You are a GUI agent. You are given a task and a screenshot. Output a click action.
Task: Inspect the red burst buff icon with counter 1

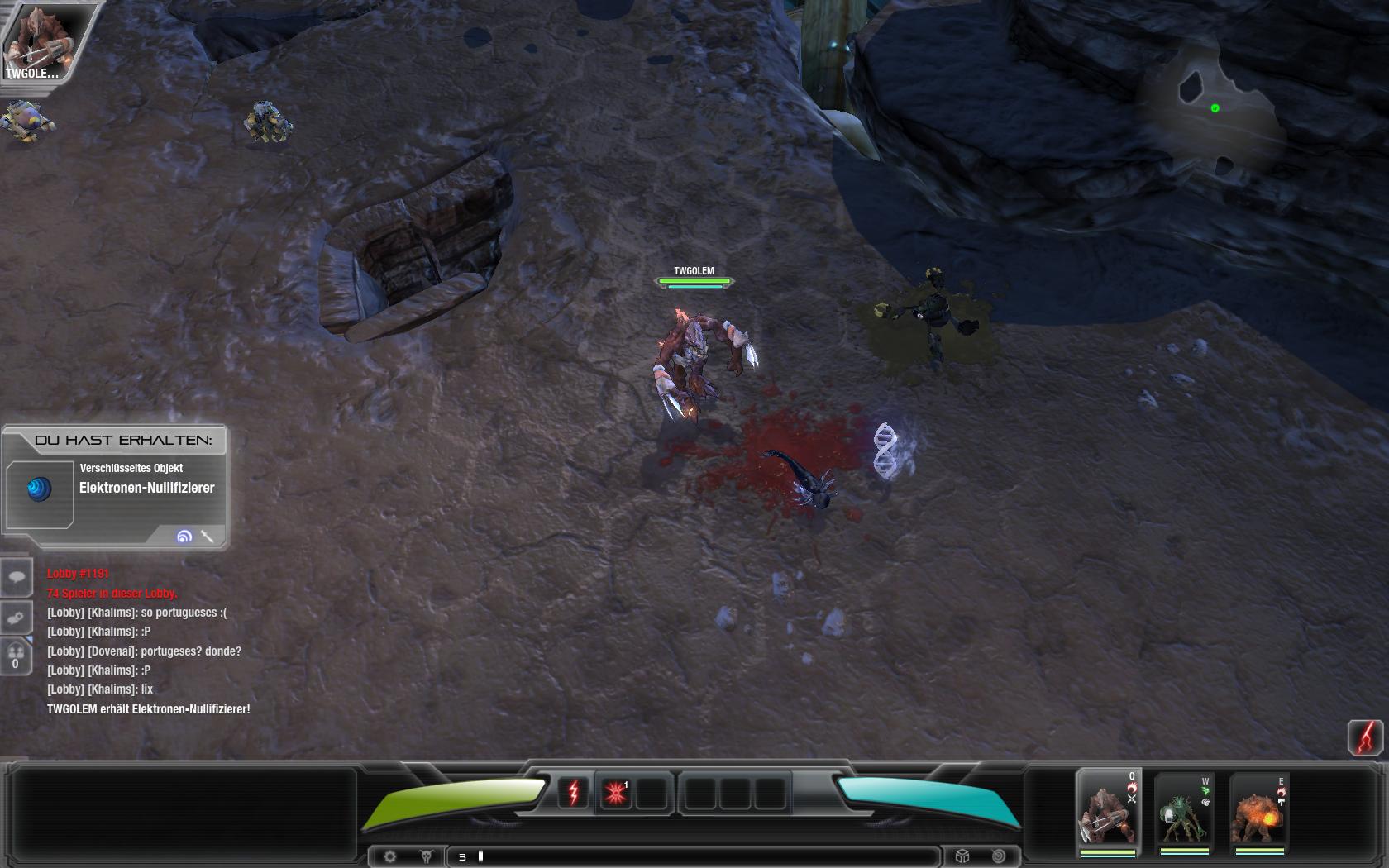click(616, 792)
